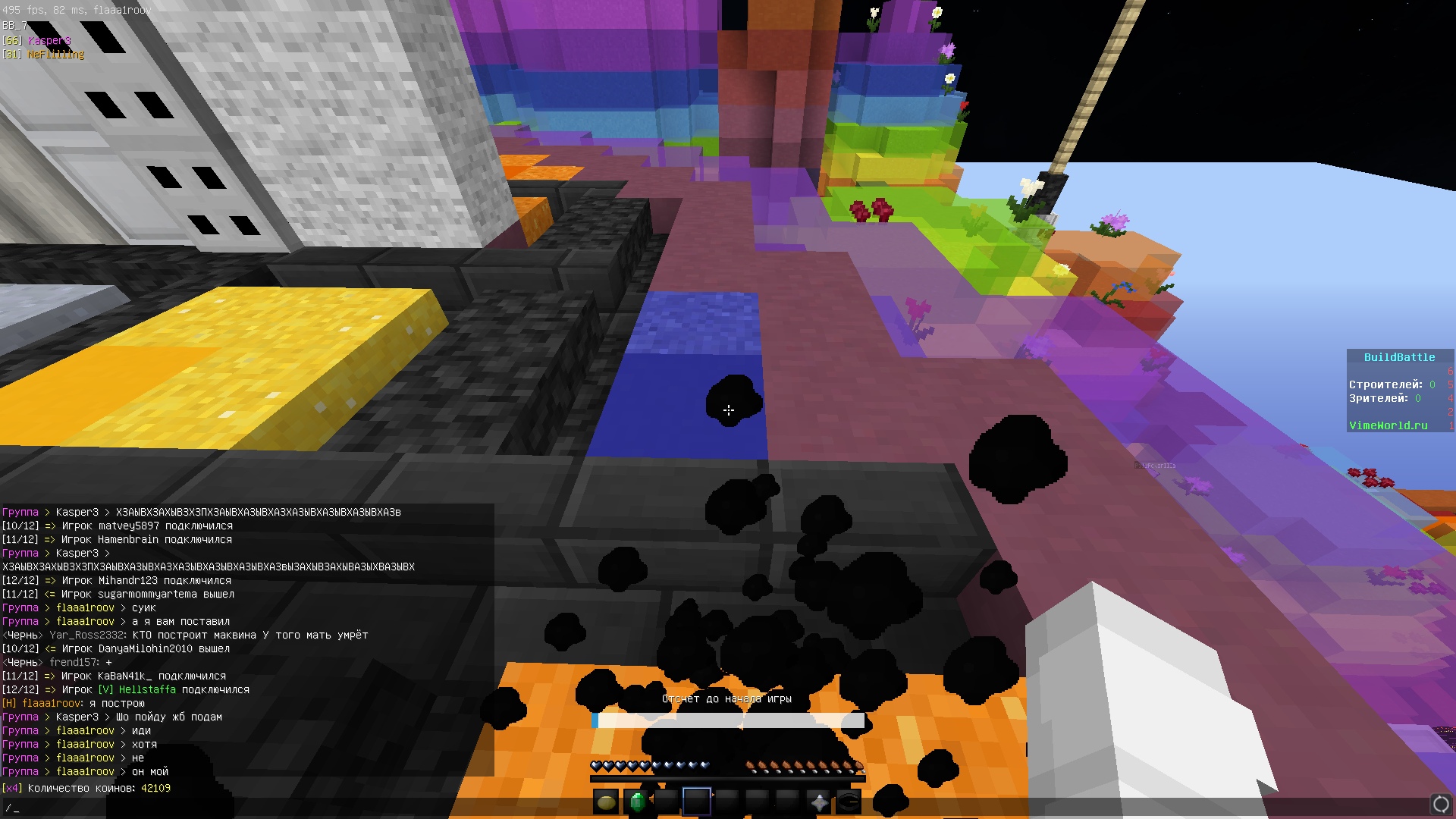1456x819 pixels.
Task: Click the countdown progress bar under Отсчет до начала игры
Action: click(728, 721)
